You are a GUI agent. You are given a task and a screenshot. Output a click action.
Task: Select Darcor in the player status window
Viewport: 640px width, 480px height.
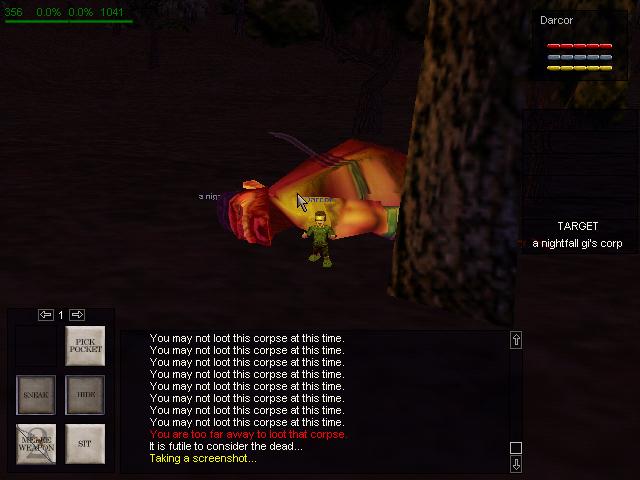[x=557, y=20]
